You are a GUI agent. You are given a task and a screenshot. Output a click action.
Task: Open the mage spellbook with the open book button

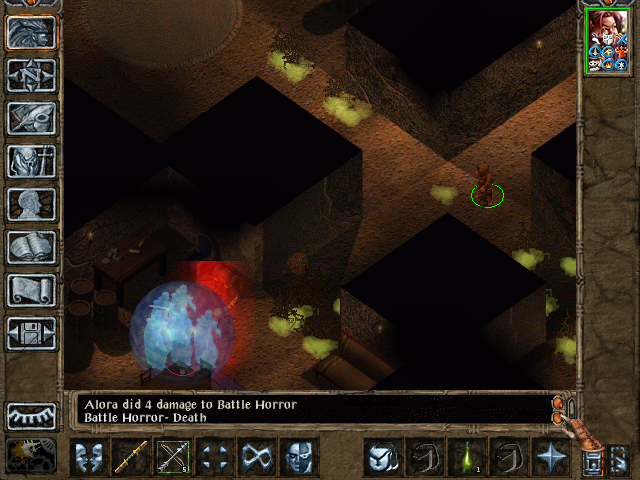coord(31,247)
